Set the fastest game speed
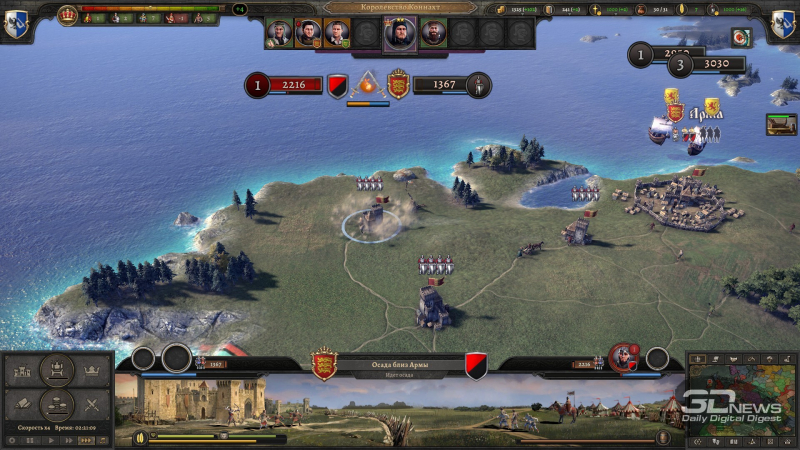Image resolution: width=800 pixels, height=450 pixels. pos(85,440)
